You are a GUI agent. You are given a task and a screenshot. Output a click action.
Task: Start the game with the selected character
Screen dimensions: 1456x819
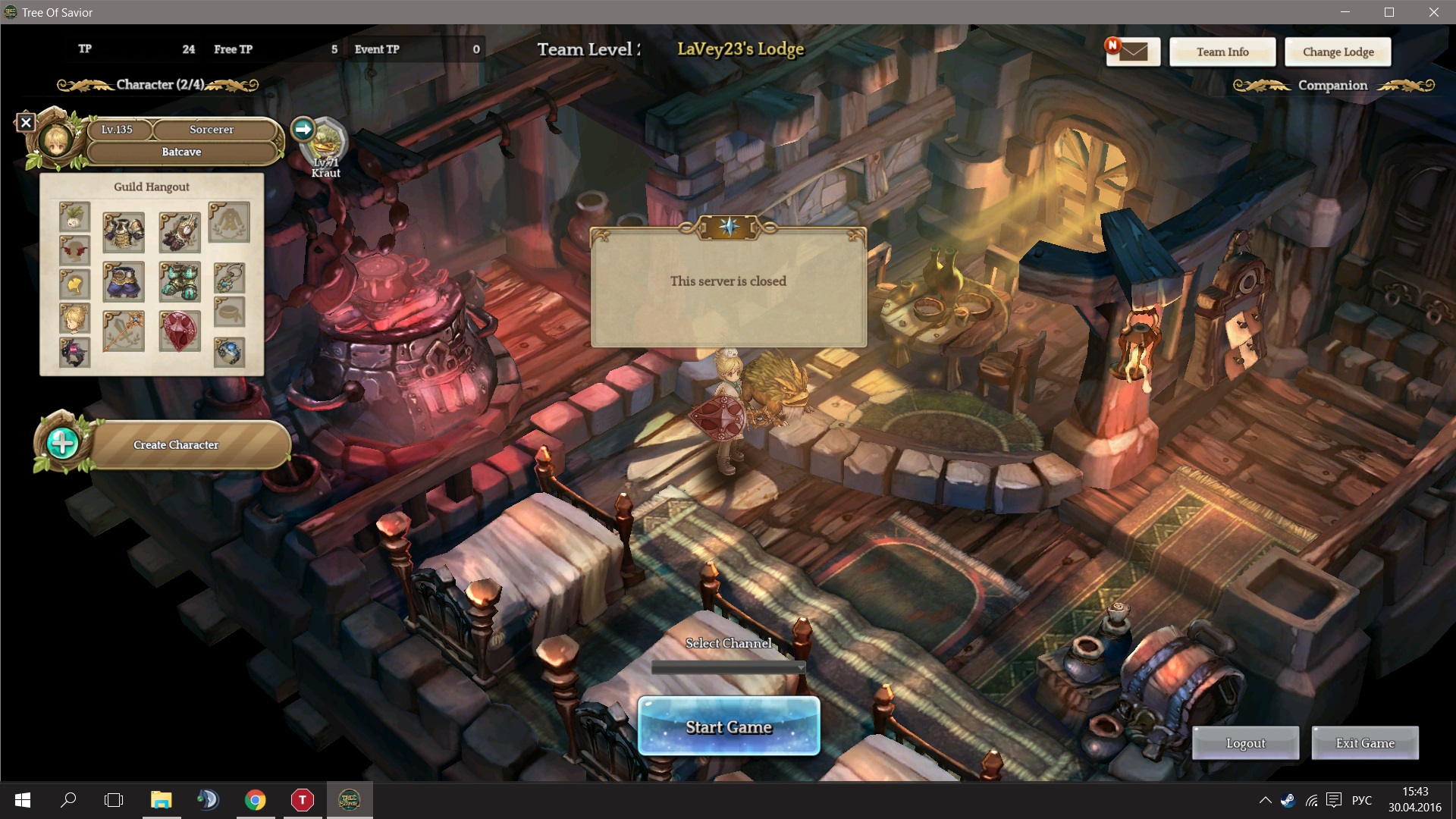click(x=728, y=726)
